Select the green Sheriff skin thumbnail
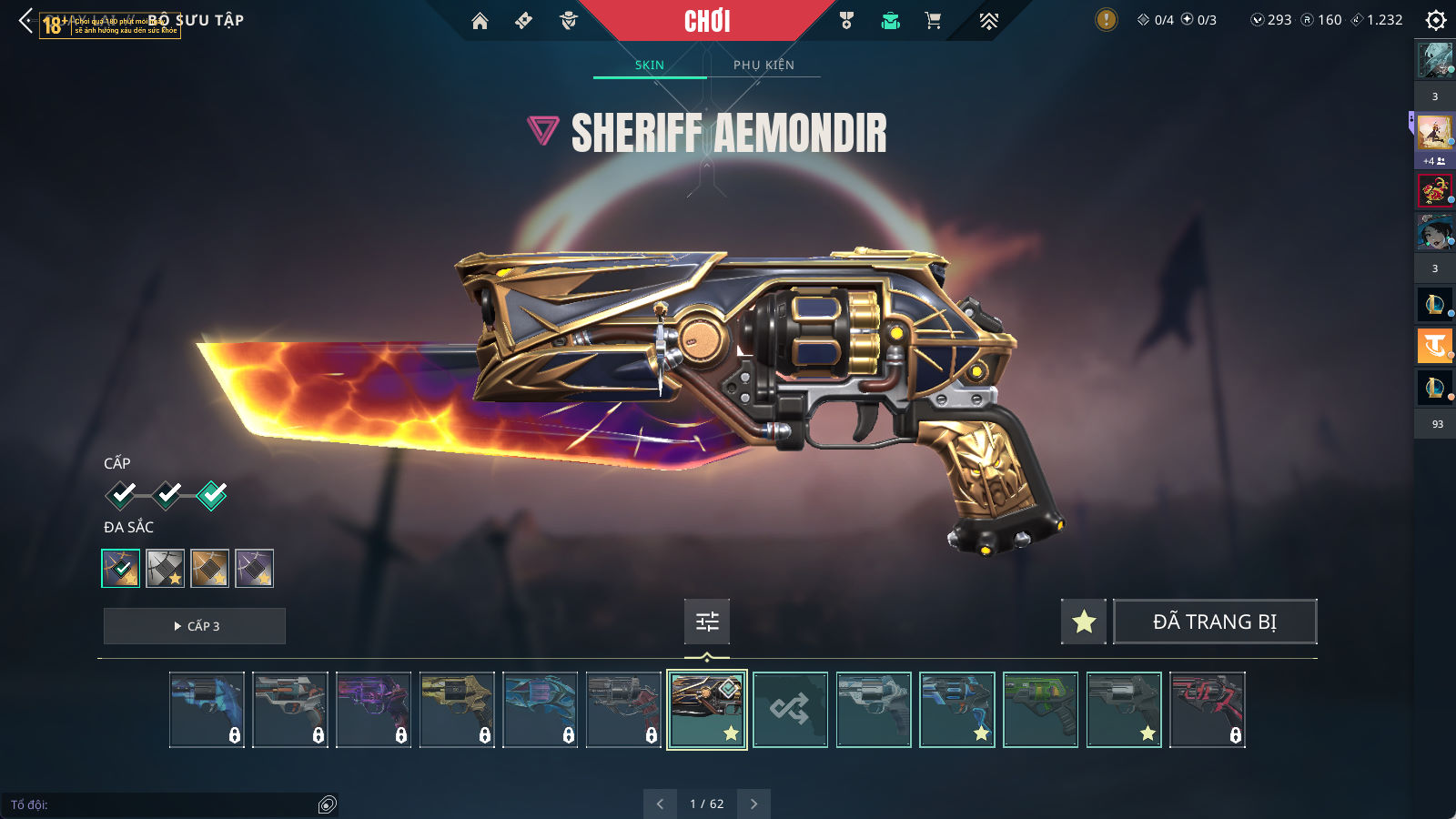Image resolution: width=1456 pixels, height=819 pixels. (x=1040, y=710)
